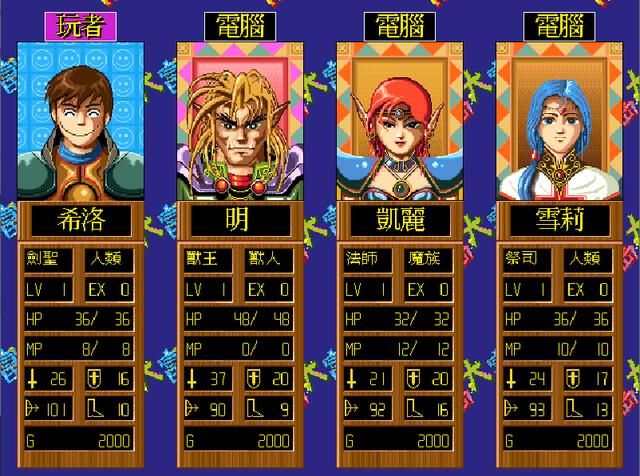Select the 雪莉 name plate
Viewport: 640px width, 476px height.
(558, 221)
